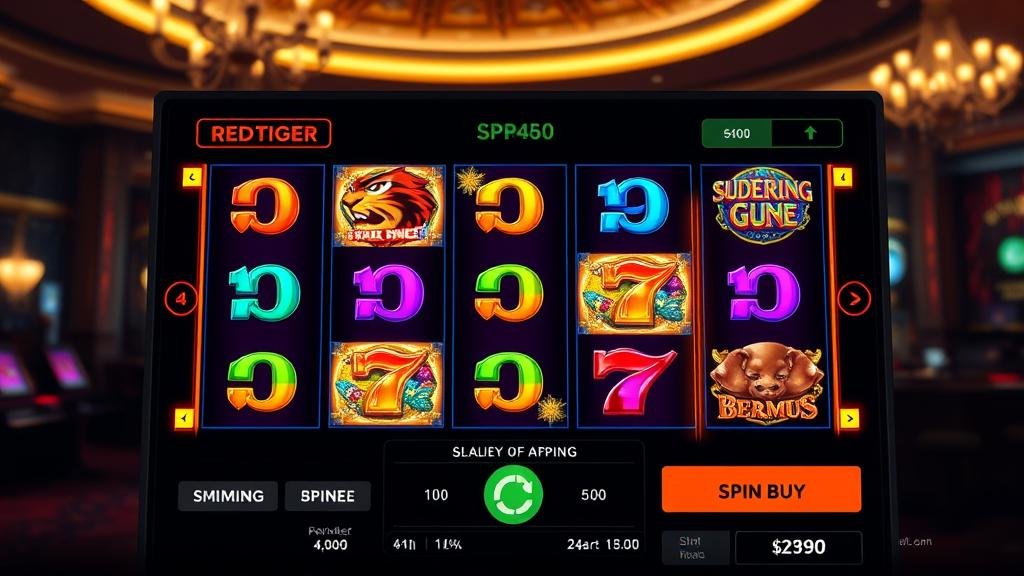Image resolution: width=1024 pixels, height=576 pixels.
Task: Click the red circled 4 button
Action: pyautogui.click(x=180, y=298)
